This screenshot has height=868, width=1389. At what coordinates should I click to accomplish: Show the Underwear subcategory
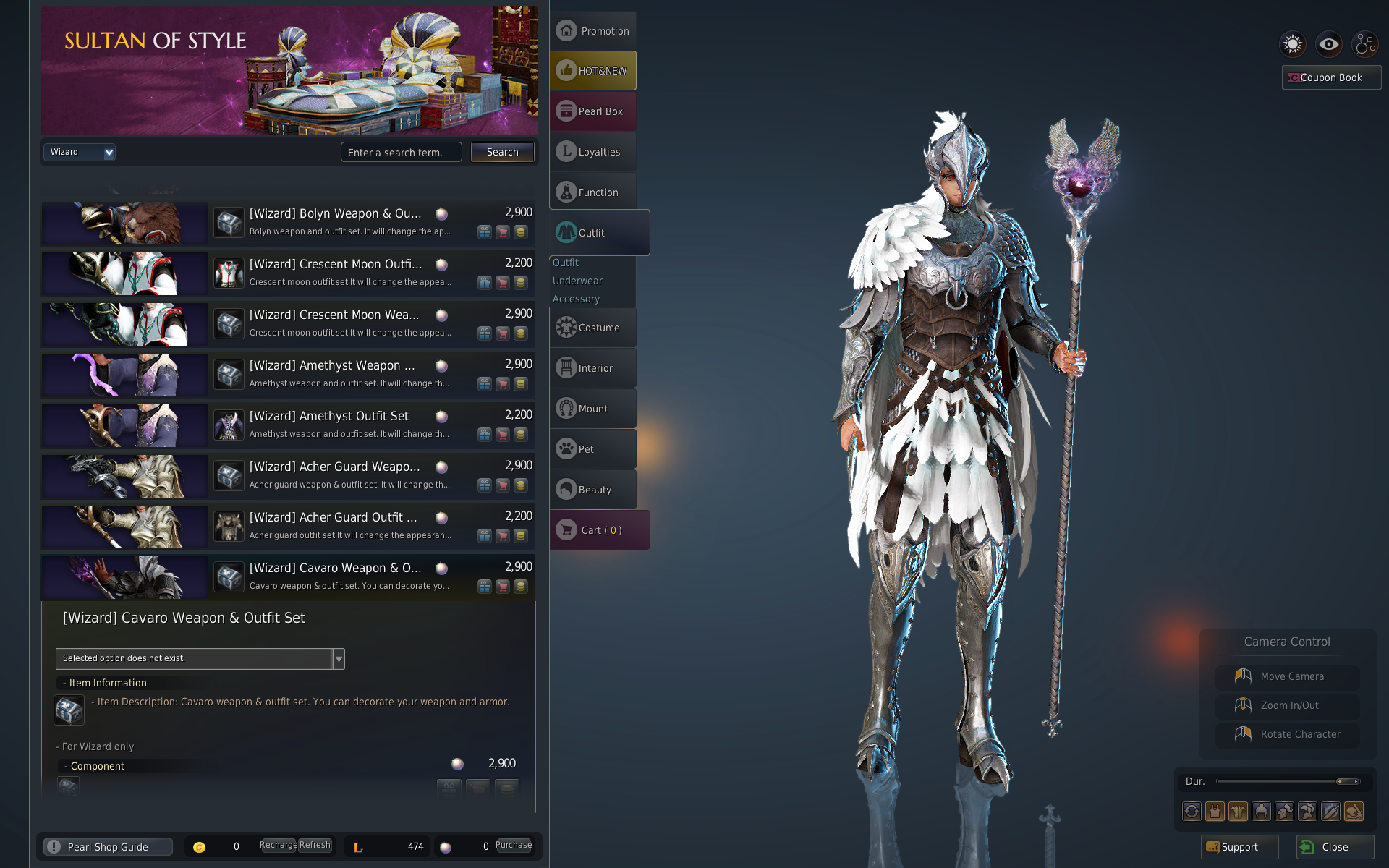pos(577,281)
